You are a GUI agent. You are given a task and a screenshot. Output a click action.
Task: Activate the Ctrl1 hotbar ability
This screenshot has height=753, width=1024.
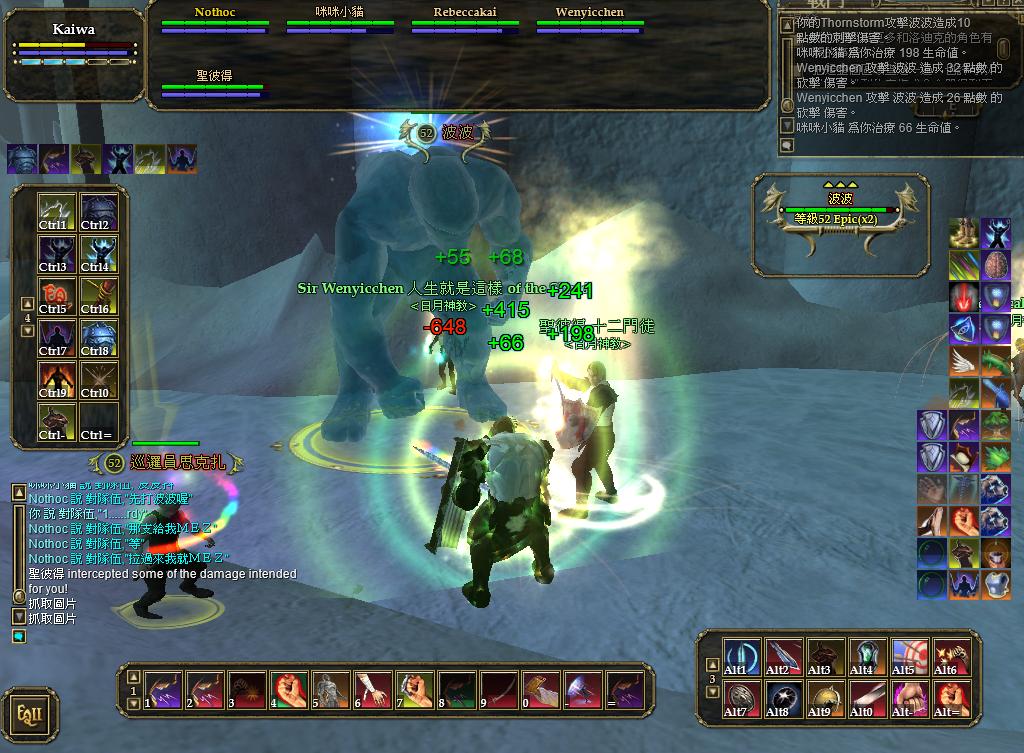pos(56,211)
